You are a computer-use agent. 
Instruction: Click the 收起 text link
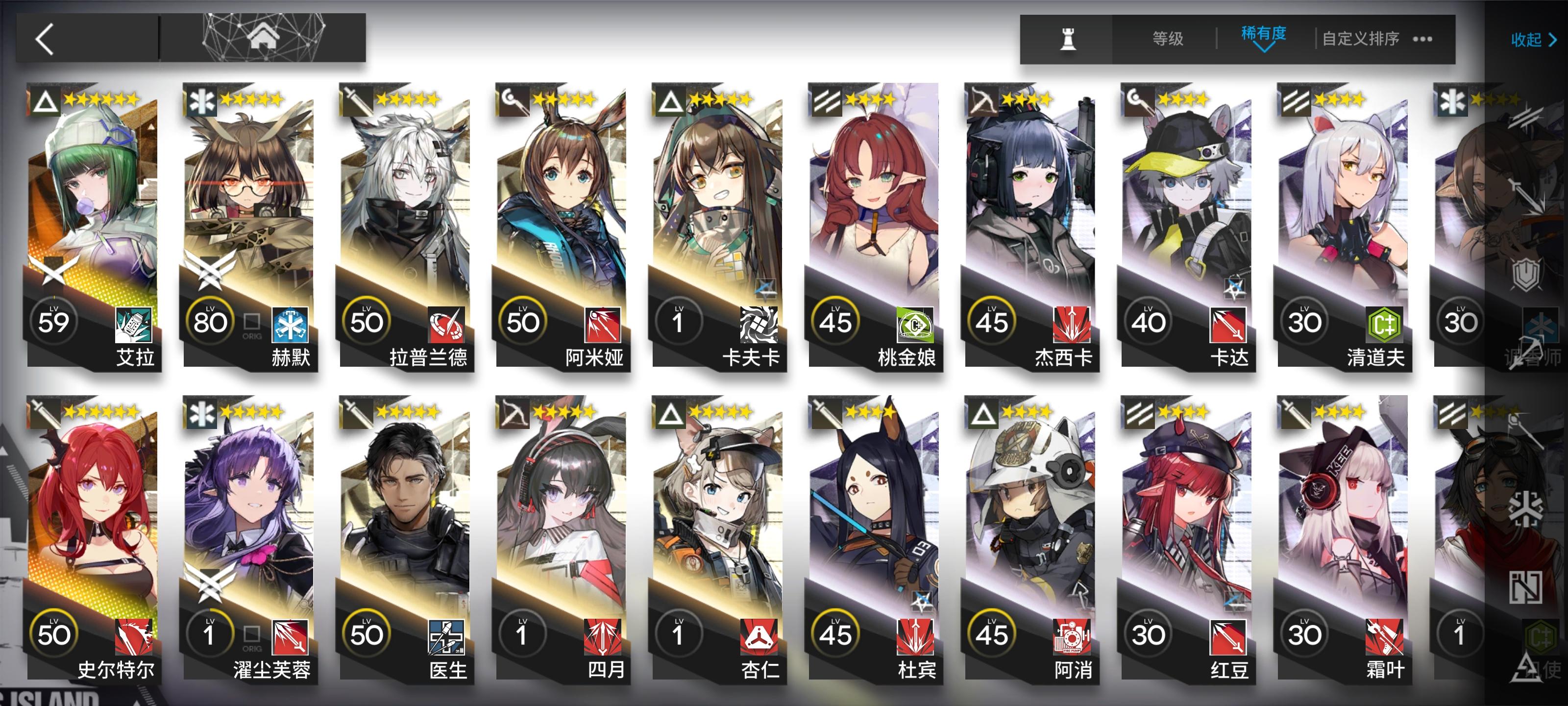click(1527, 40)
